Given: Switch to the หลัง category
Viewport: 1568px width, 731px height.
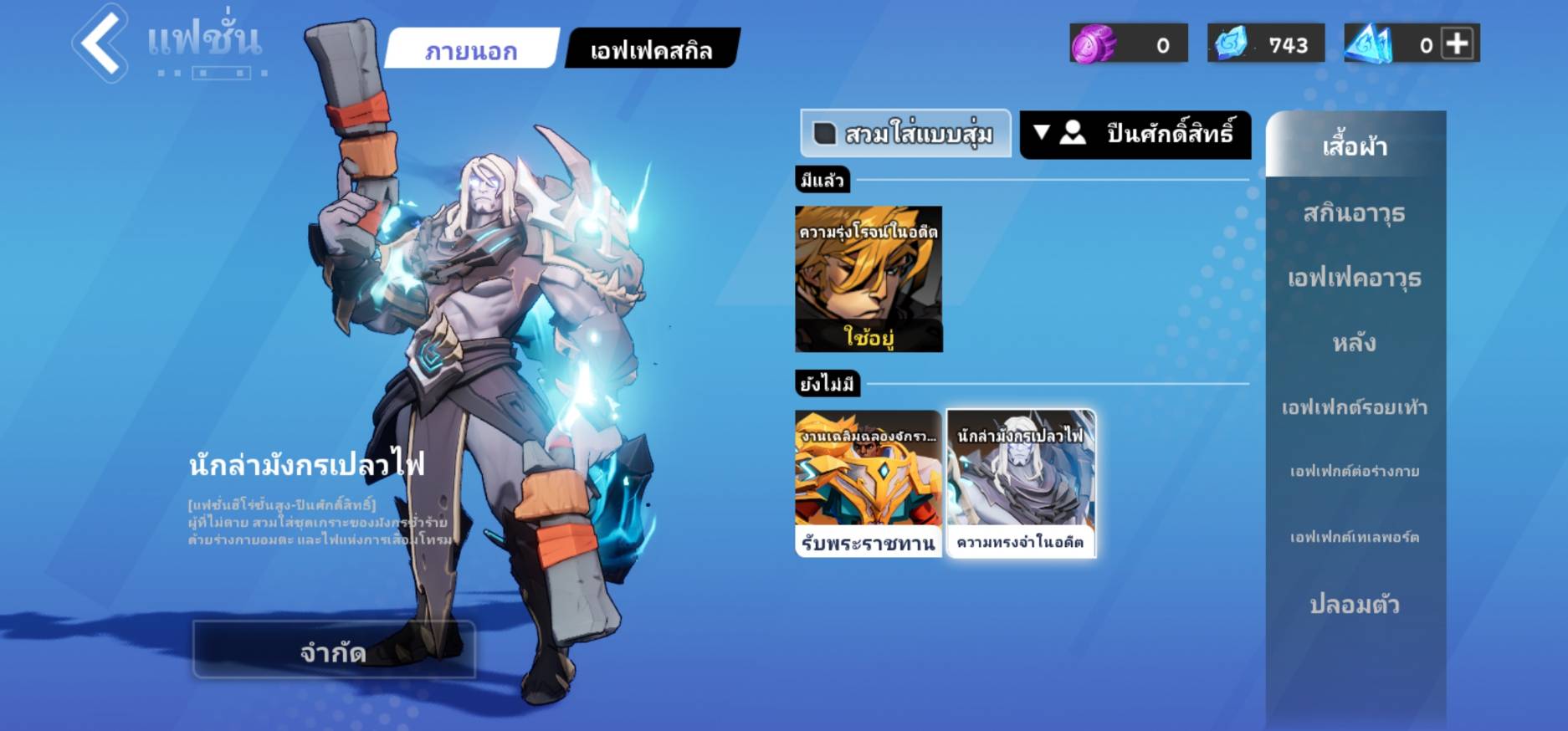Looking at the screenshot, I should [1355, 342].
